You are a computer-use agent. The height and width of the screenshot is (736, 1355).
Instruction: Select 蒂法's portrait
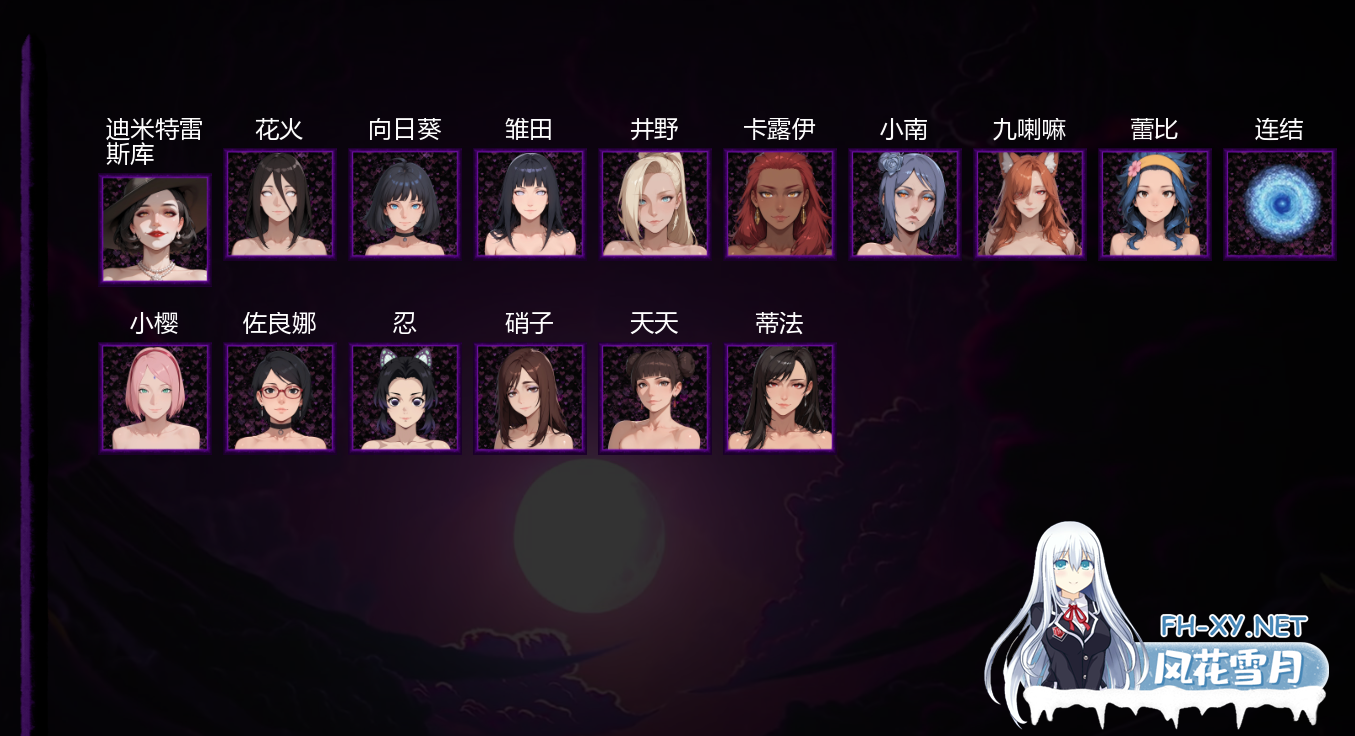pos(780,398)
